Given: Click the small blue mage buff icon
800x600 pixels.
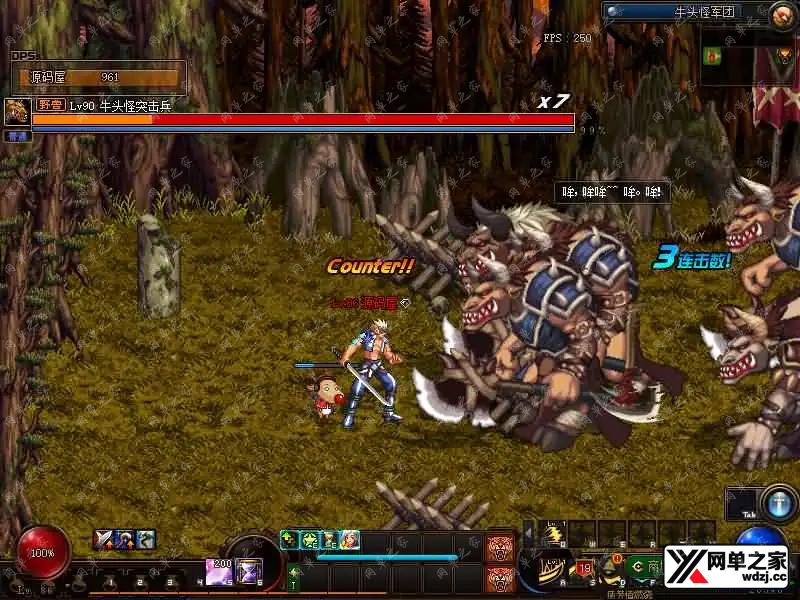Looking at the screenshot, I should (x=125, y=540).
